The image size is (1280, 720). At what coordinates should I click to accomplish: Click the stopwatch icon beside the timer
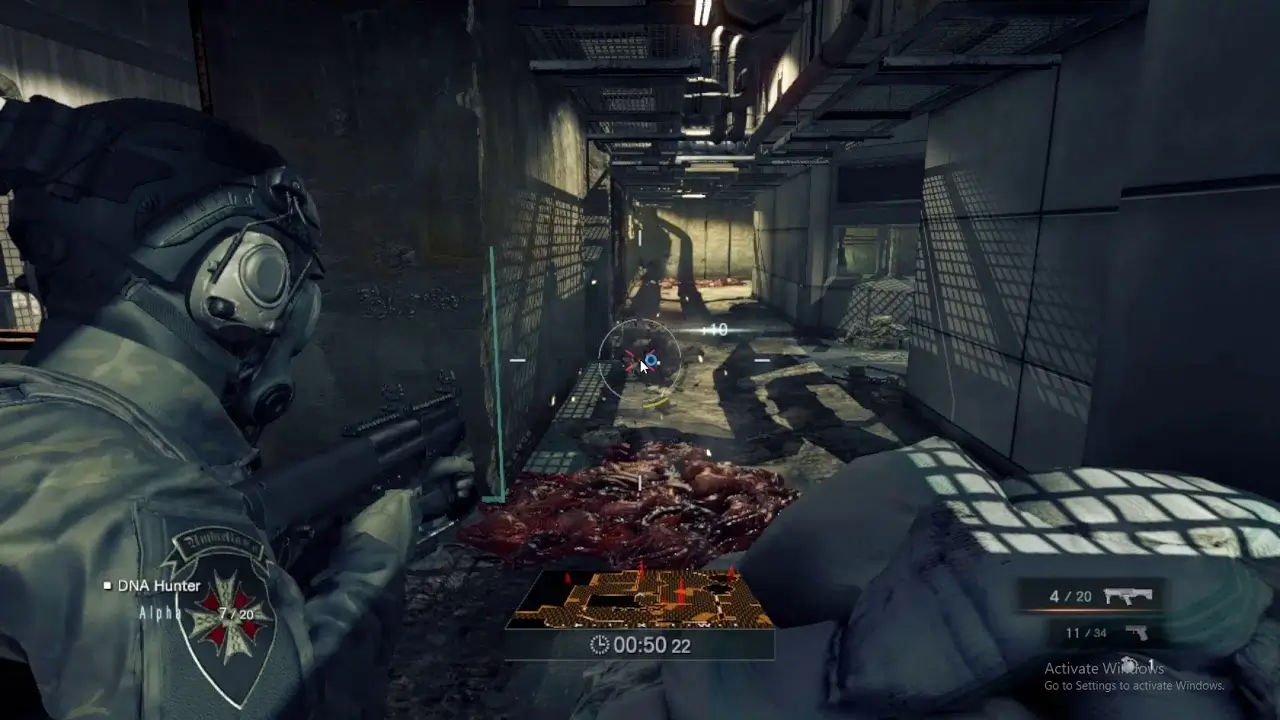[600, 645]
